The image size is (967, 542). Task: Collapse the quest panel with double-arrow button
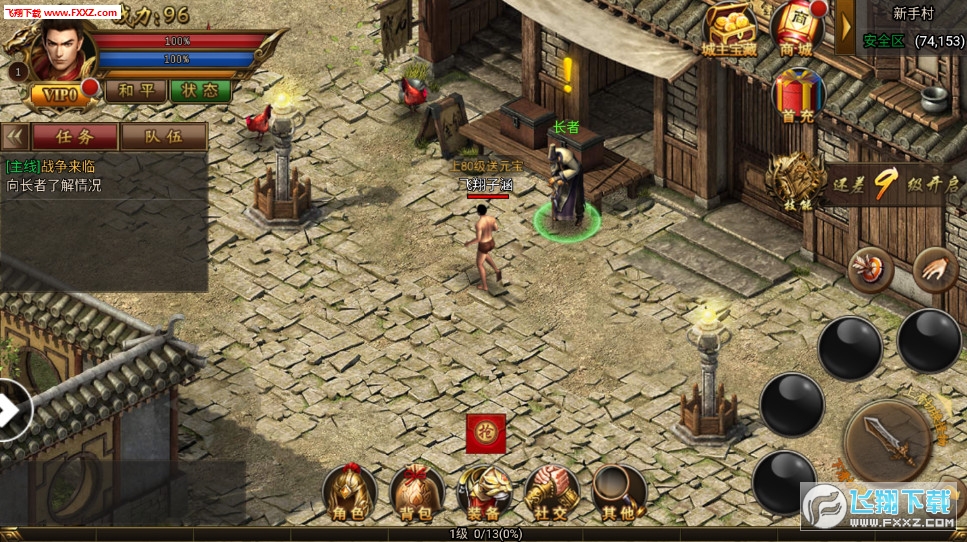[x=14, y=136]
